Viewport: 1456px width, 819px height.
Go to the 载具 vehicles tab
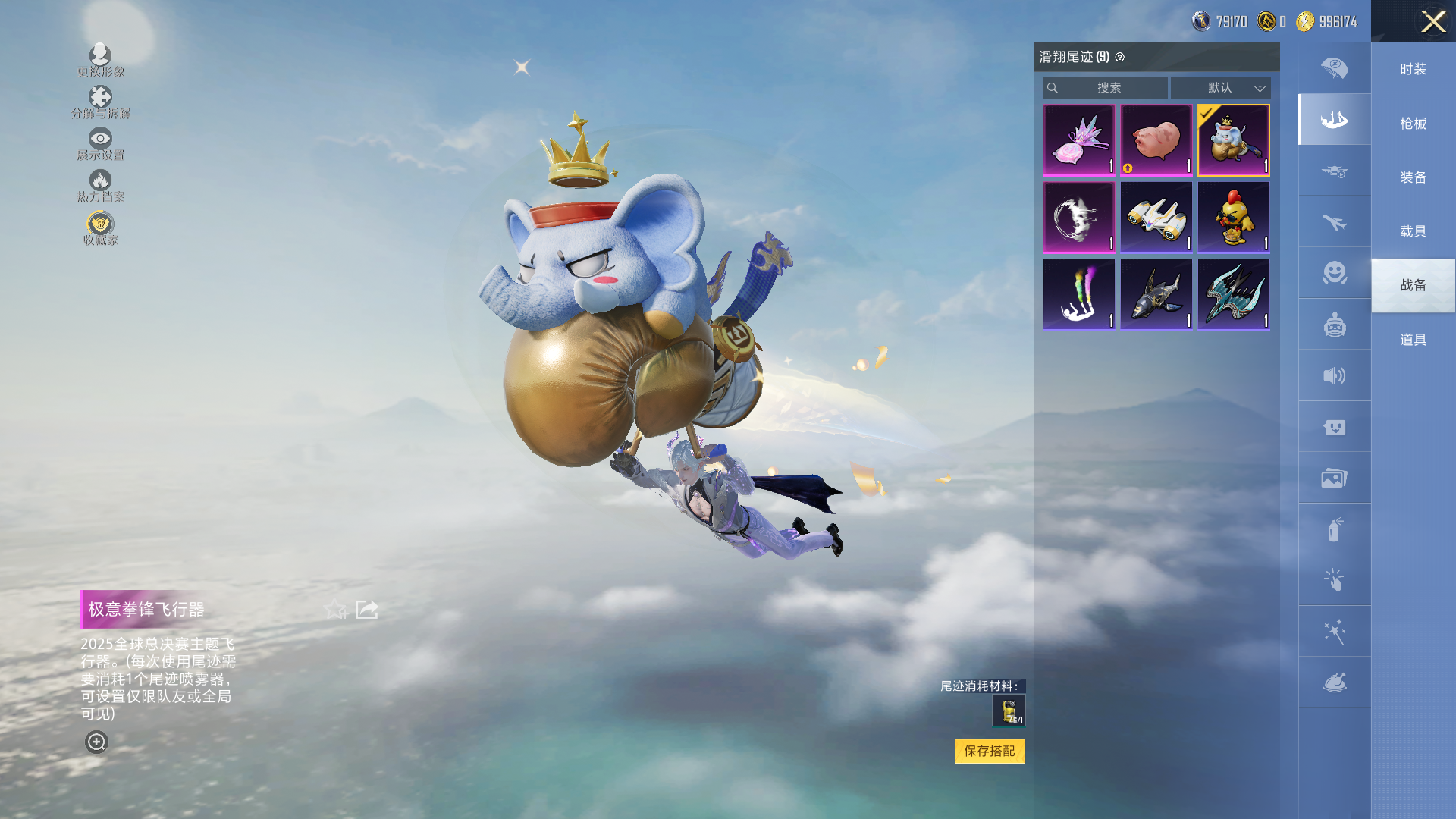[1413, 231]
